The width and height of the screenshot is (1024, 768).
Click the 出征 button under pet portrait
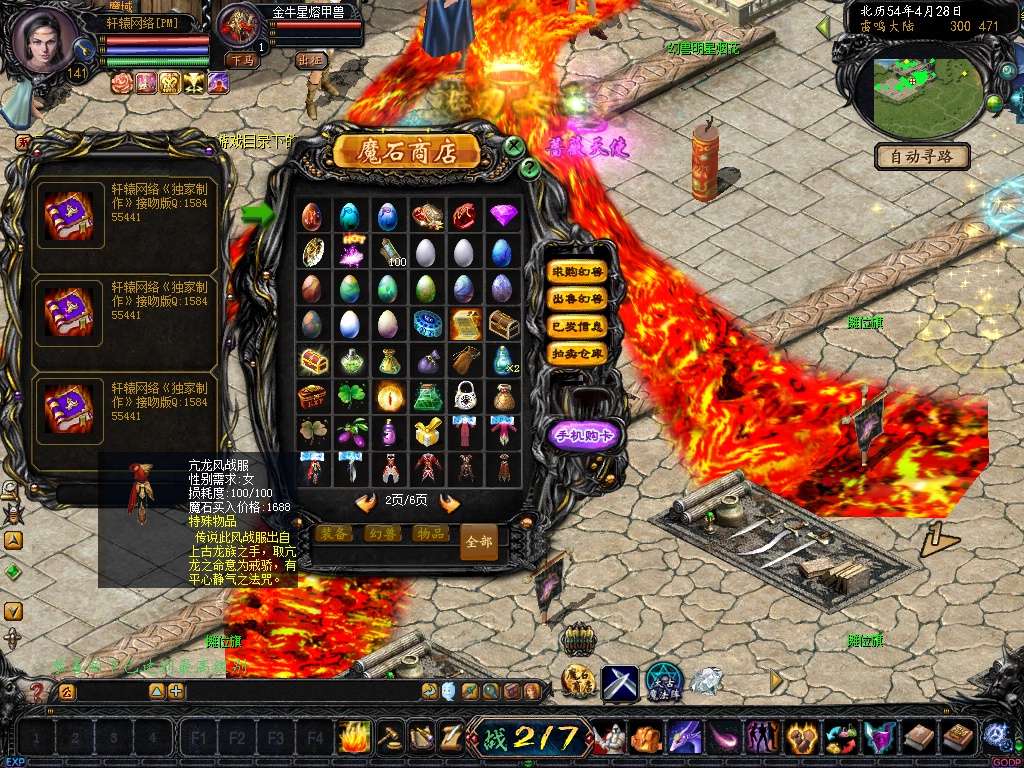tap(312, 60)
